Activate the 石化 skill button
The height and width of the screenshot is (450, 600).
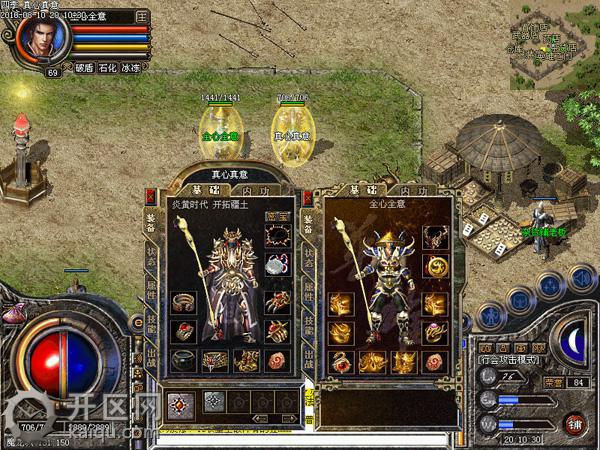(107, 69)
